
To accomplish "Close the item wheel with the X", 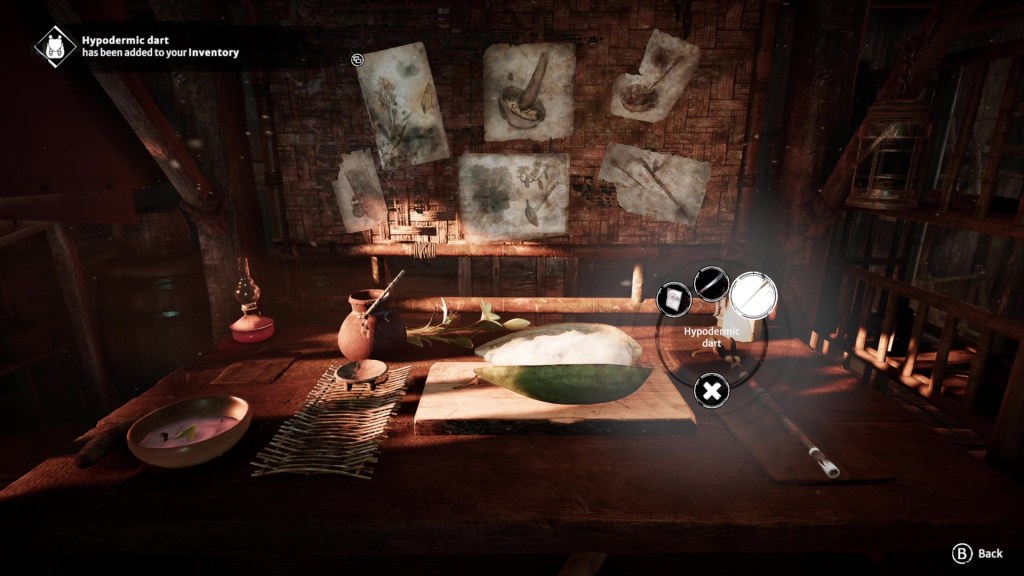I will point(710,391).
